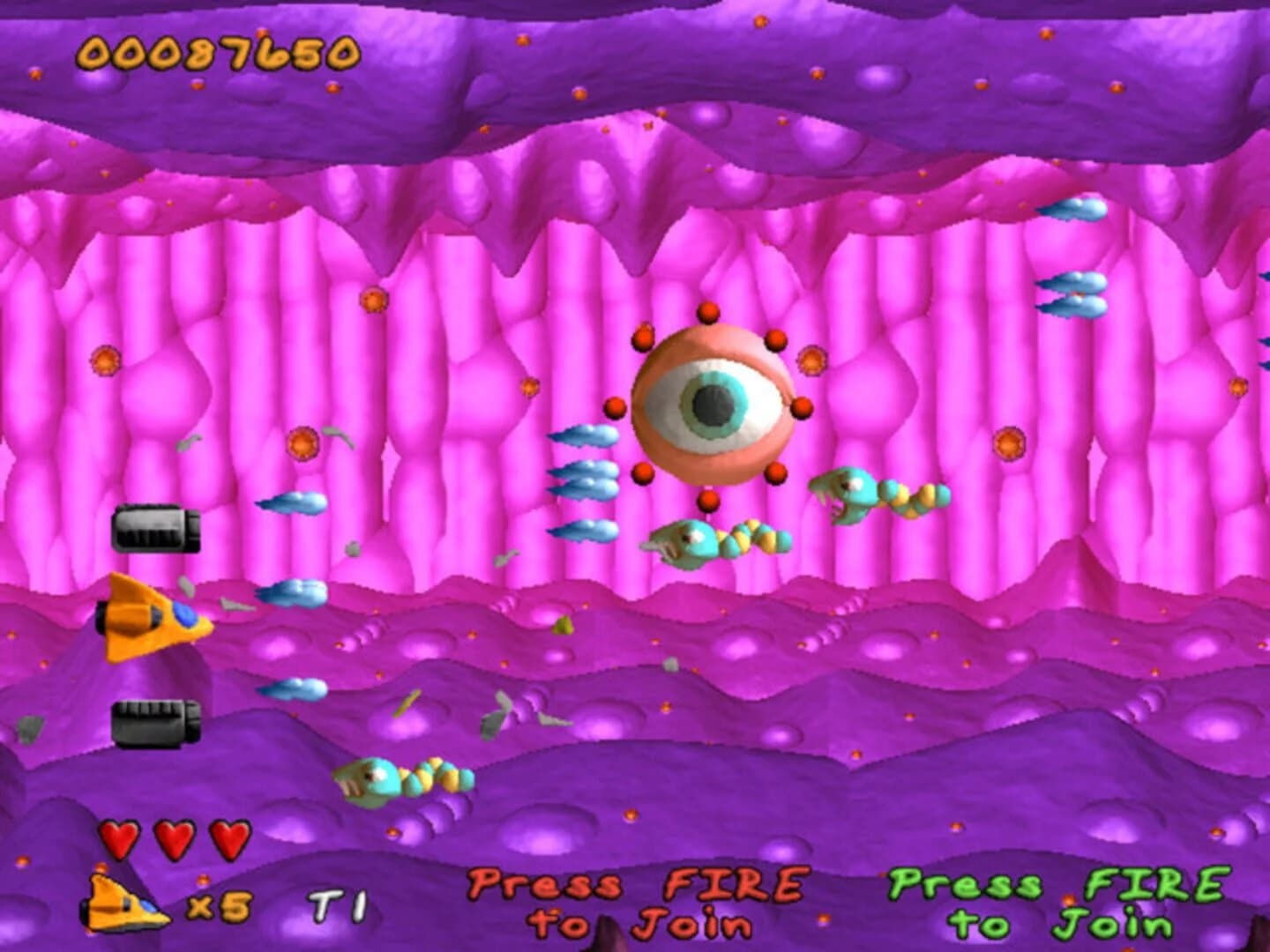Toggle the first red heart in the health row
This screenshot has width=1270, height=952.
[119, 837]
